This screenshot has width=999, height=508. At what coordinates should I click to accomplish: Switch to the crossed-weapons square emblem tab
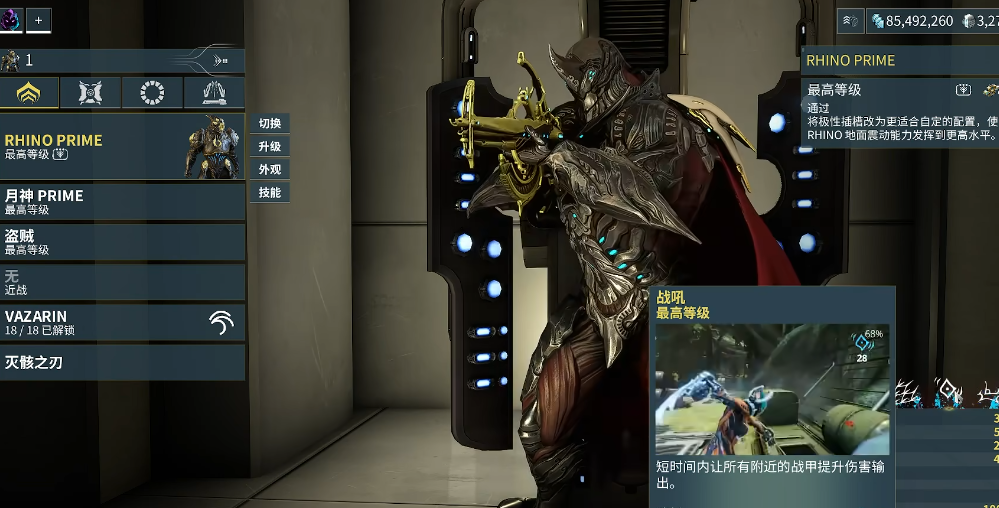90,93
